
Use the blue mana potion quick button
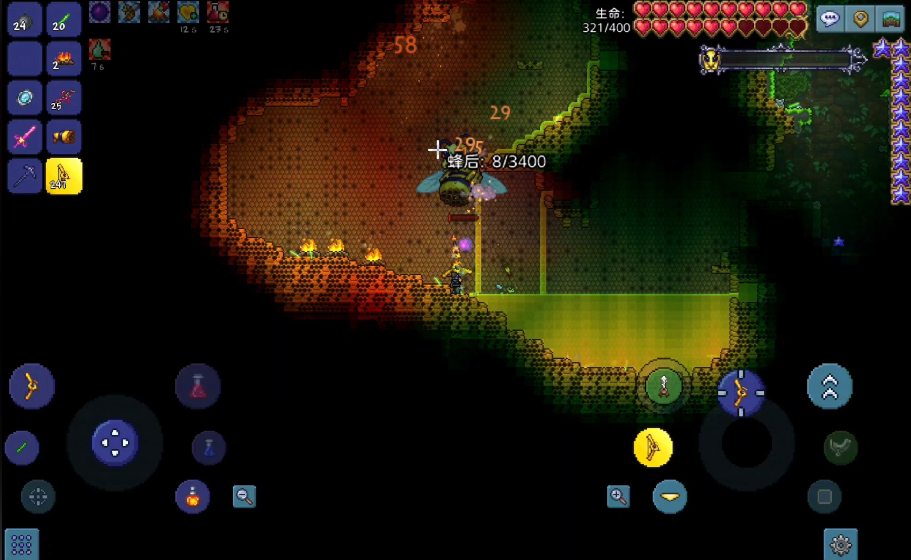208,447
